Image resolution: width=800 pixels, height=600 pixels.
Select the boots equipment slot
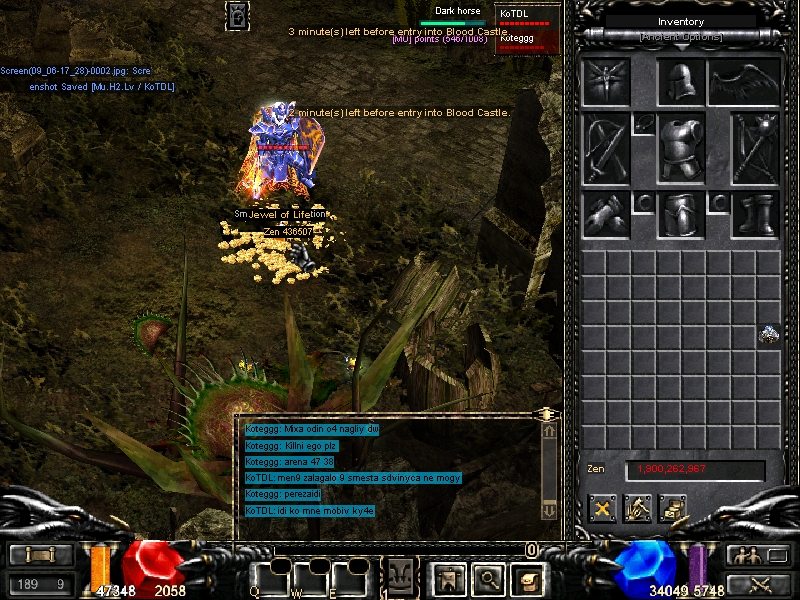(x=754, y=214)
